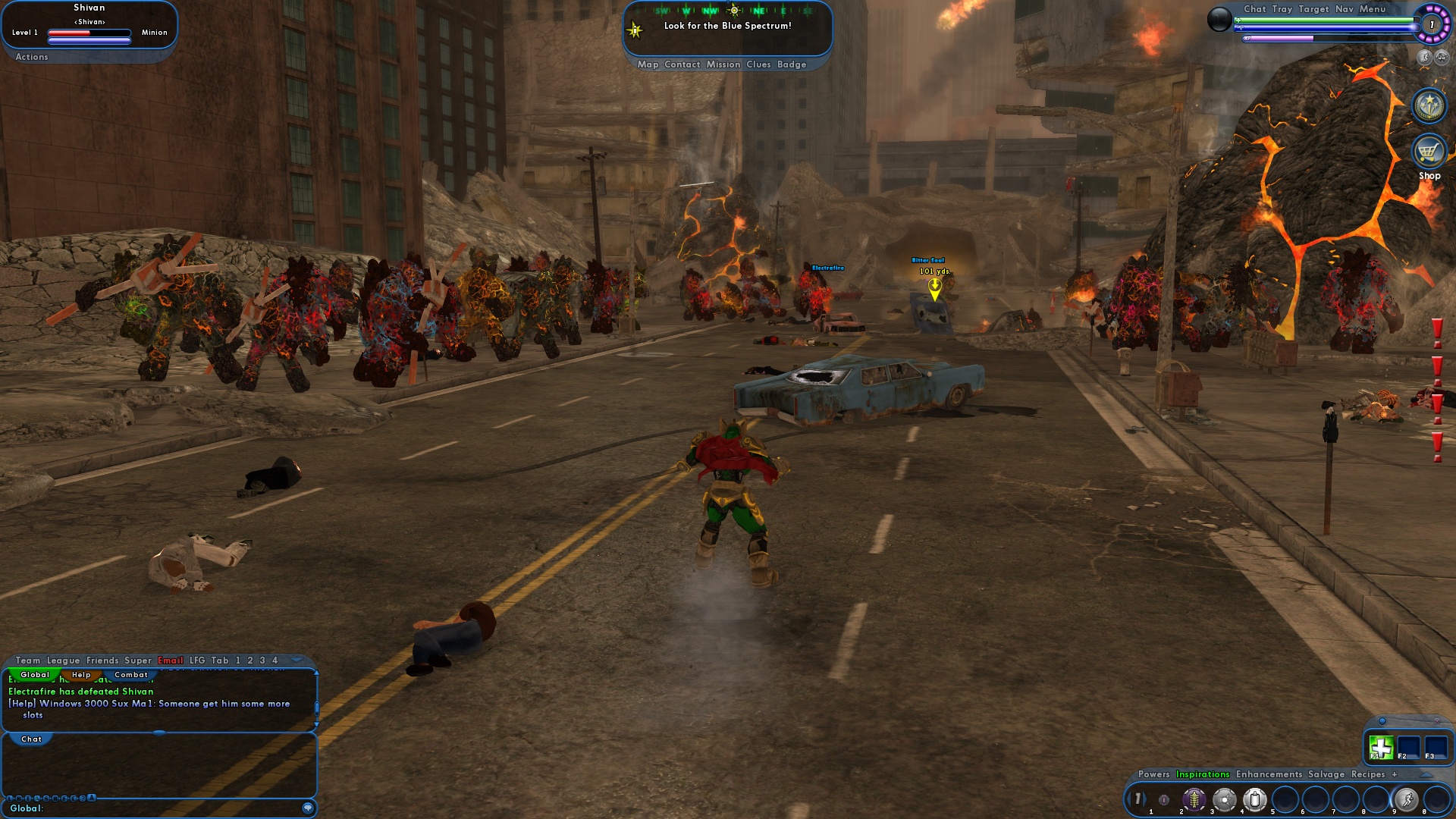Use the purple inspiration in tray slot 2

point(1194,799)
